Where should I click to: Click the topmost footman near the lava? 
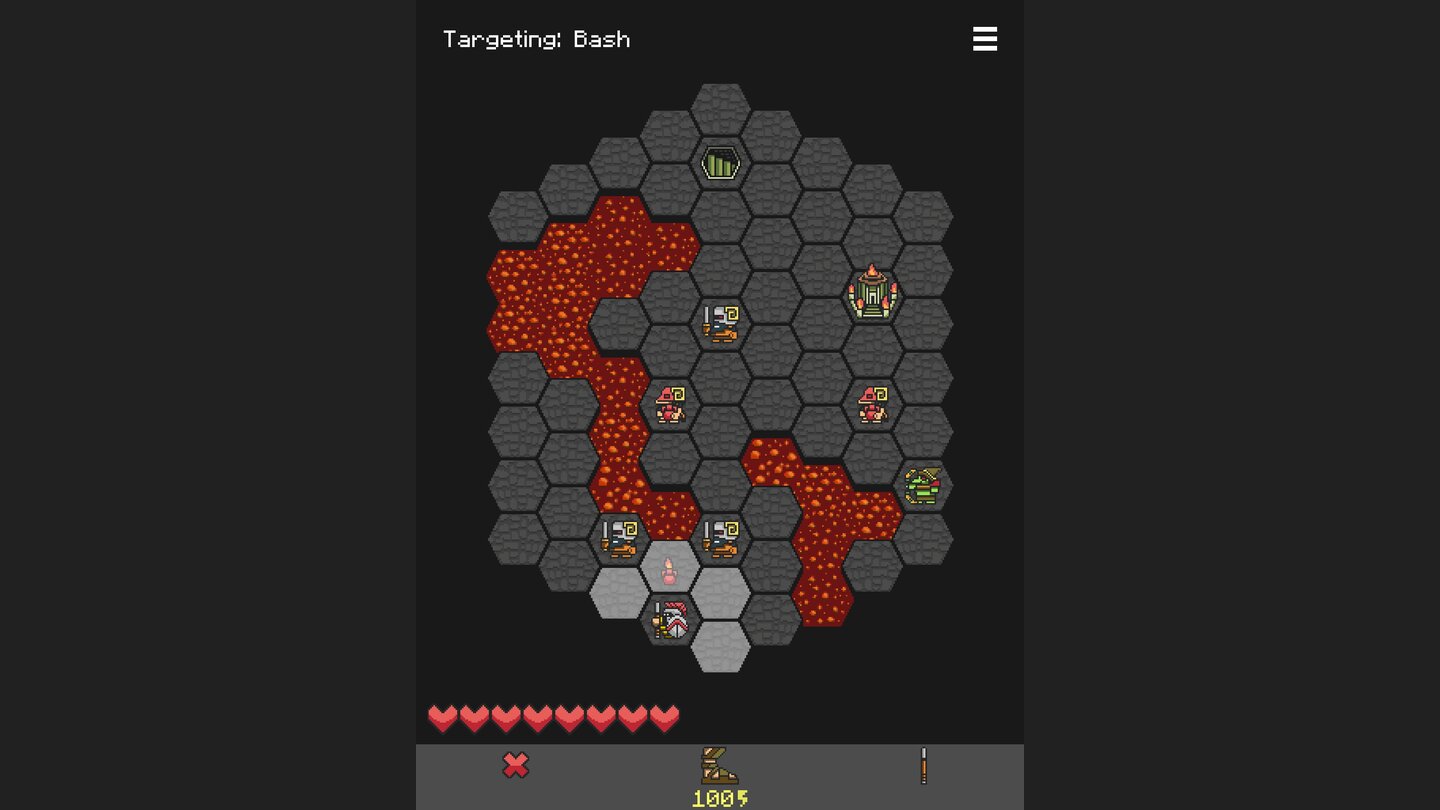[721, 322]
